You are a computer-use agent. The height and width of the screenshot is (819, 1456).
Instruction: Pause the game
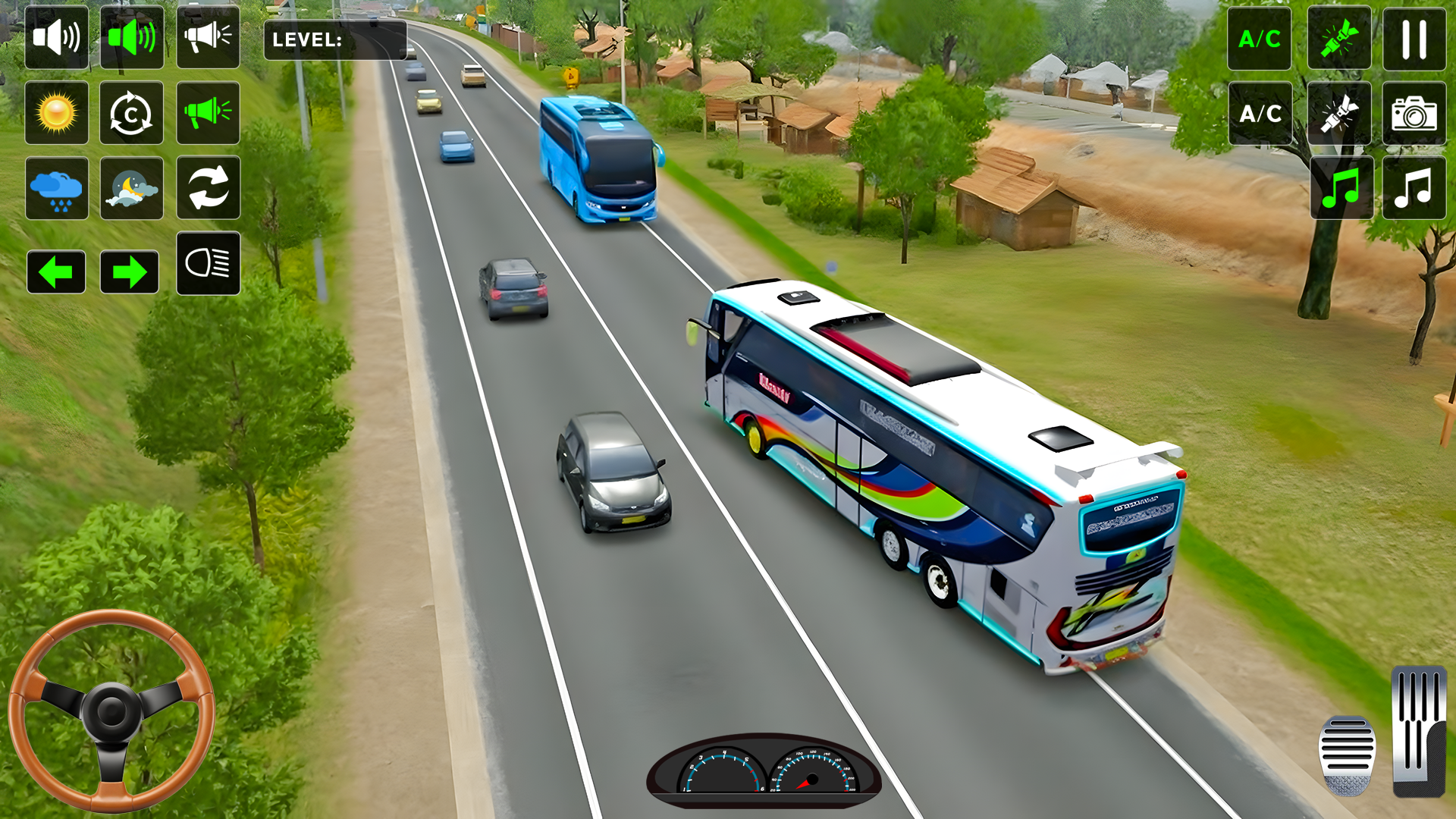pyautogui.click(x=1414, y=39)
